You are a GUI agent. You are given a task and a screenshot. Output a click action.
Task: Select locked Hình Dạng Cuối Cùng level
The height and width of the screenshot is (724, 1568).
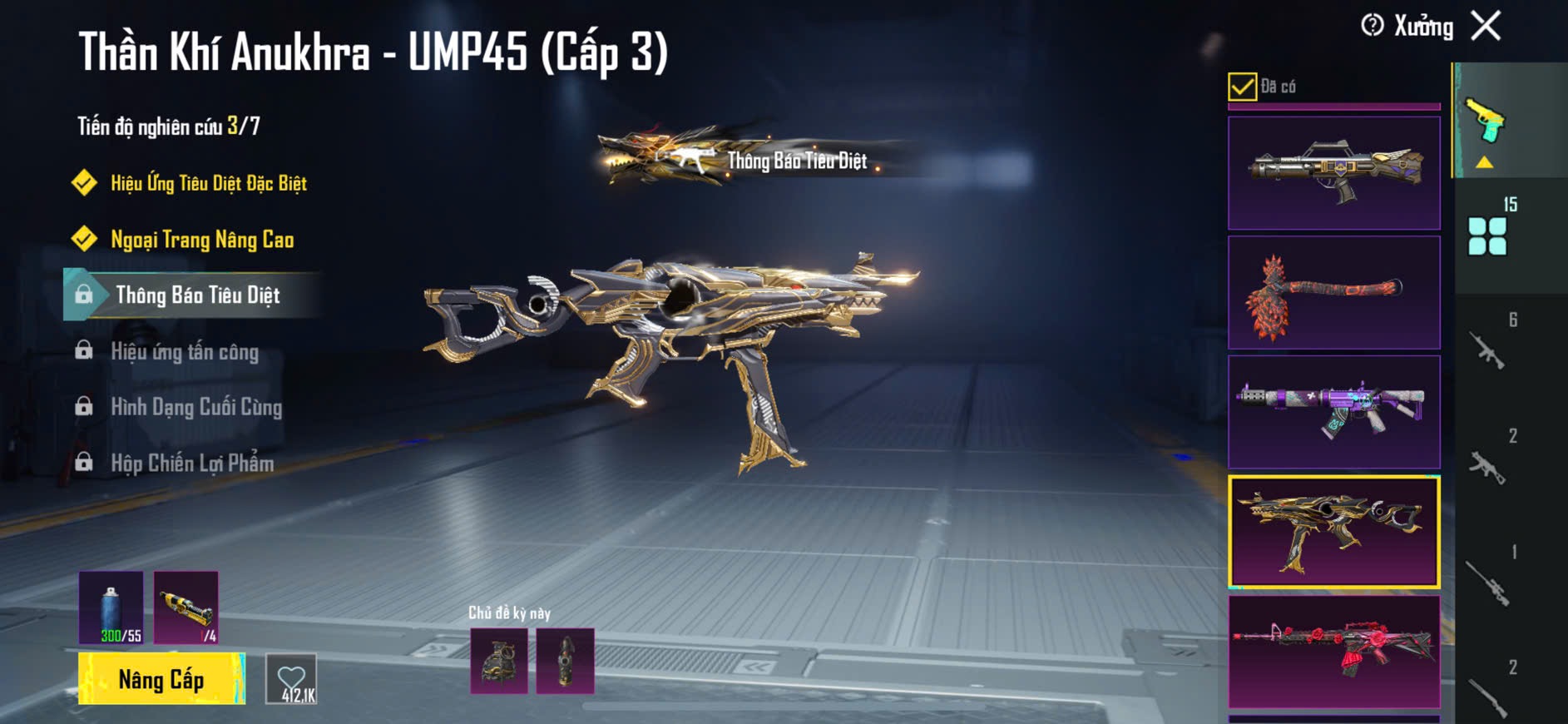pos(196,408)
